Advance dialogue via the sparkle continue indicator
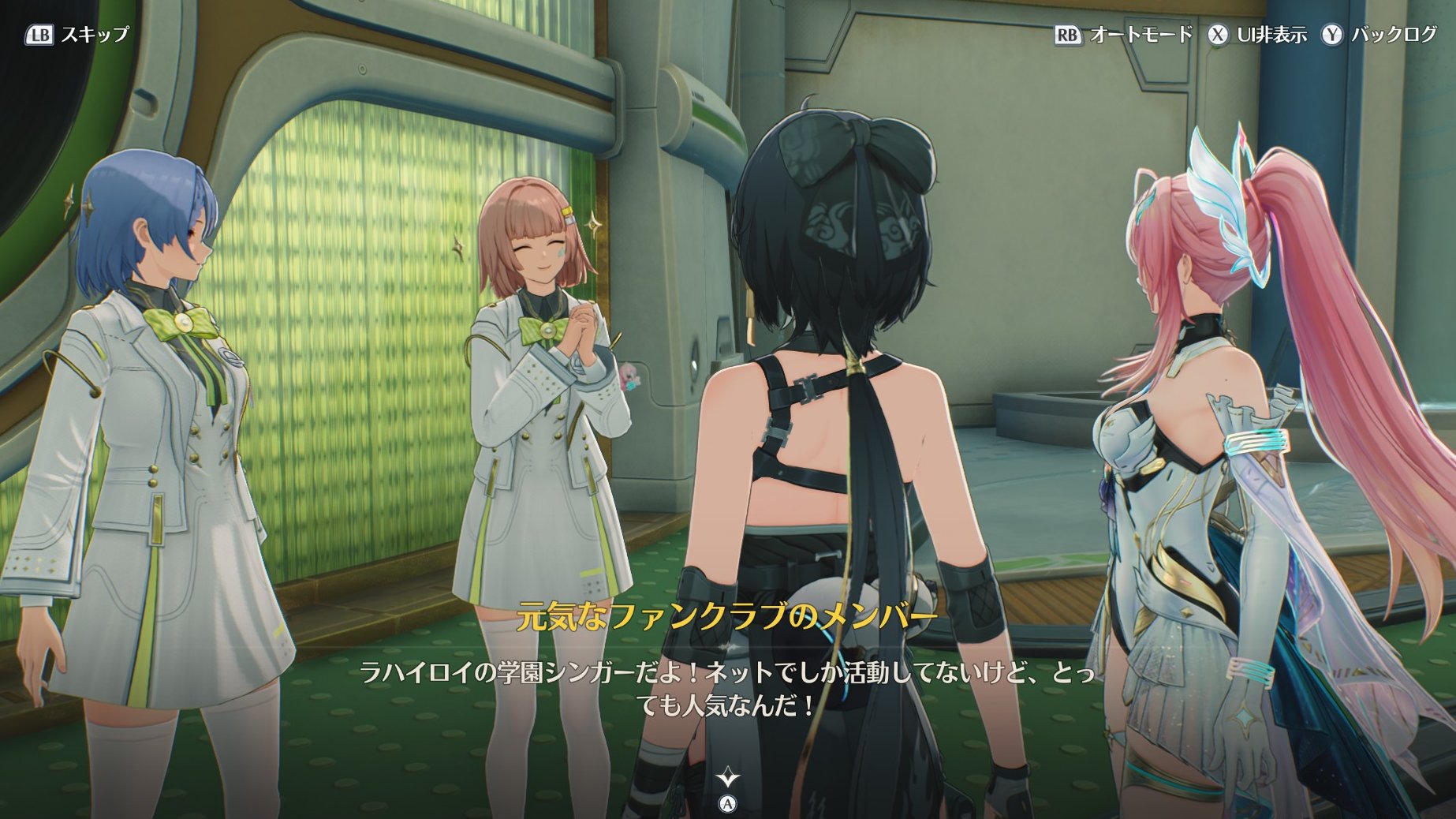Viewport: 1456px width, 819px height. click(x=728, y=780)
